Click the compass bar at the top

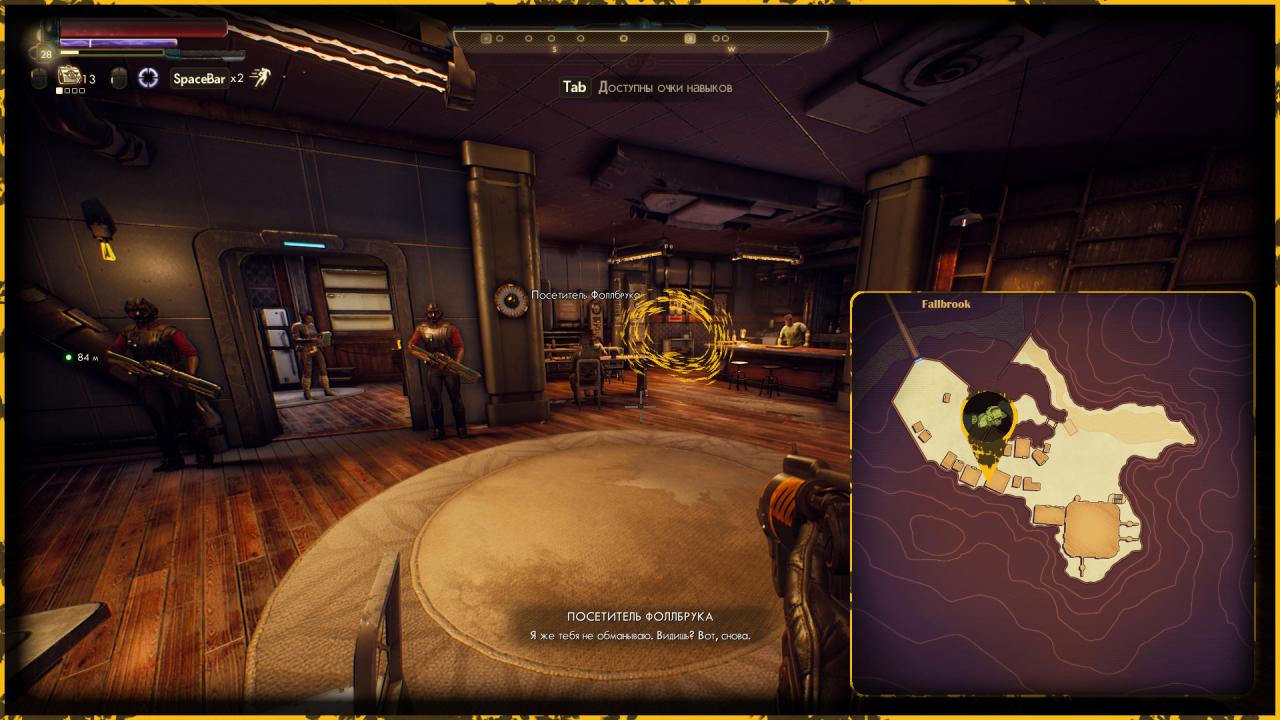click(x=640, y=39)
